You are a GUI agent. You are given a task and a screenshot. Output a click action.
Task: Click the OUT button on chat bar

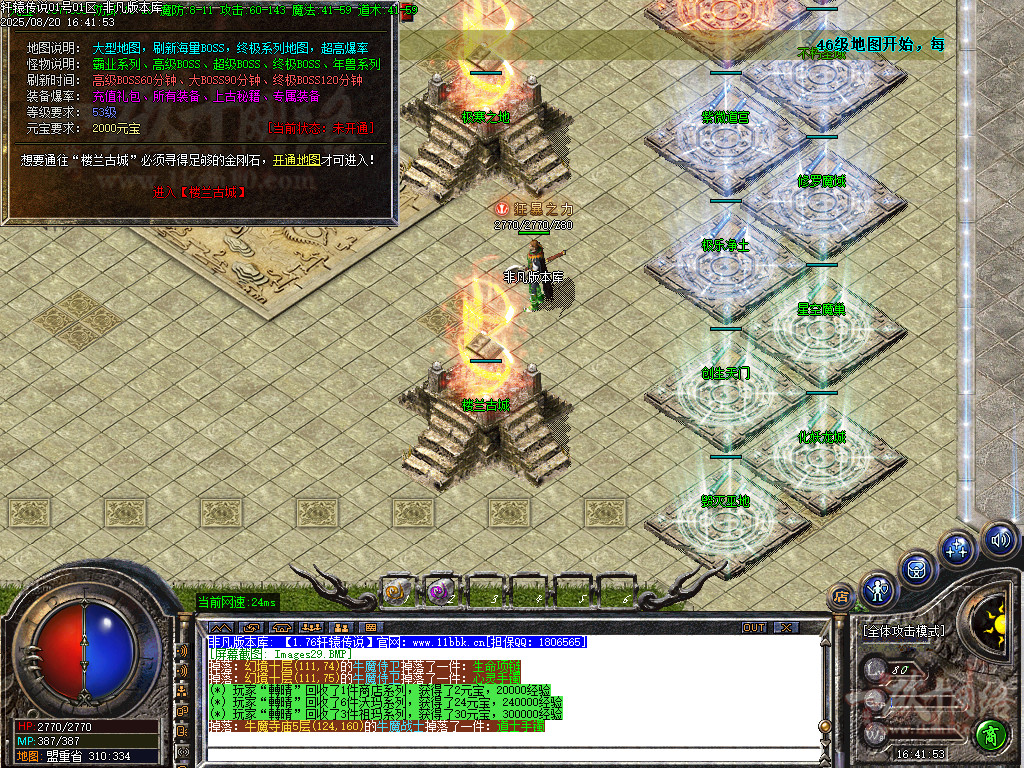coord(753,627)
